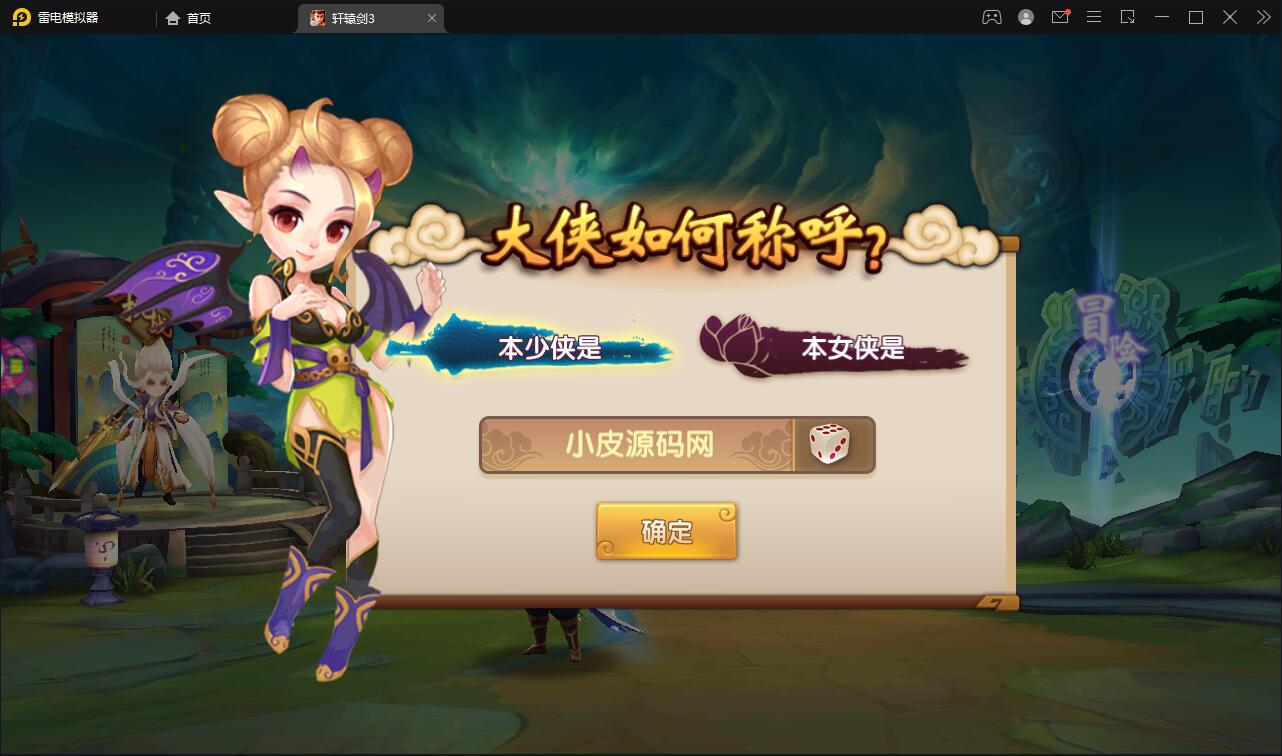Screen dimensions: 1282x756
Task: Select the 本女侠是 female option
Action: [852, 351]
